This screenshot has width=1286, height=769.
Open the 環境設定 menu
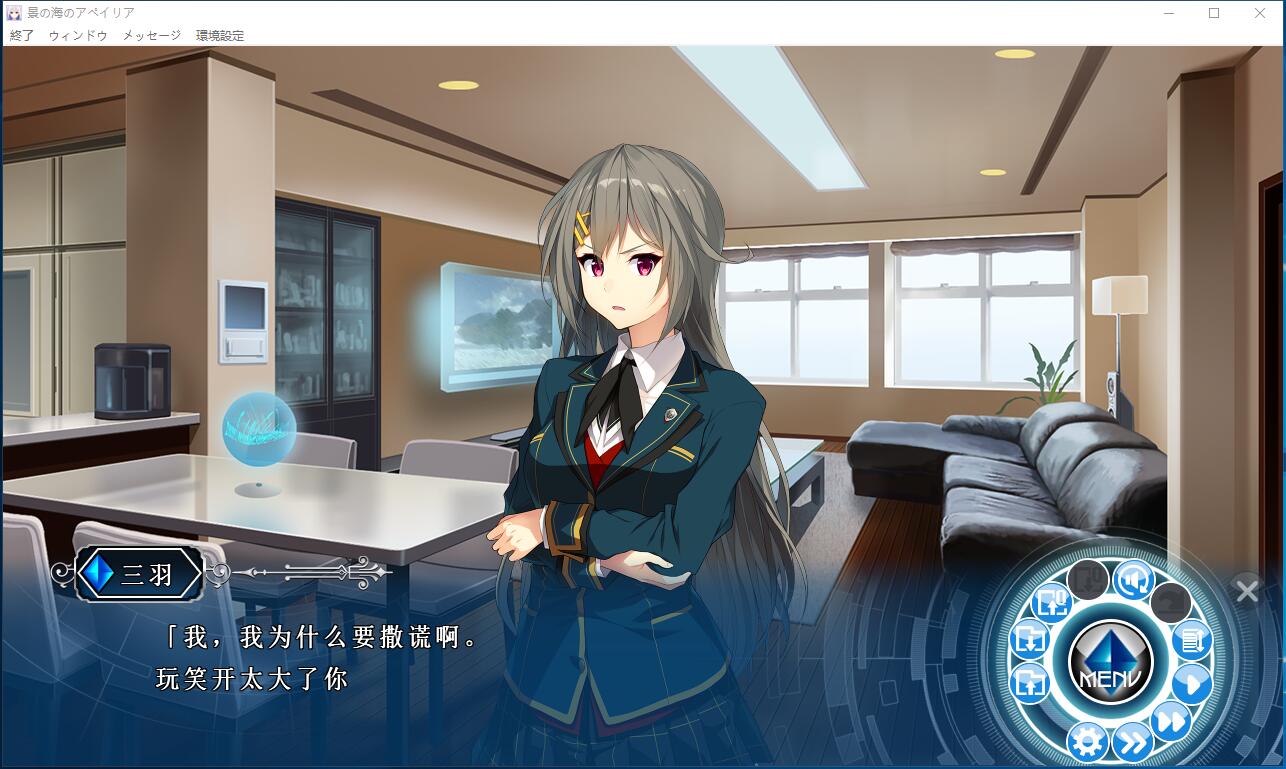220,35
